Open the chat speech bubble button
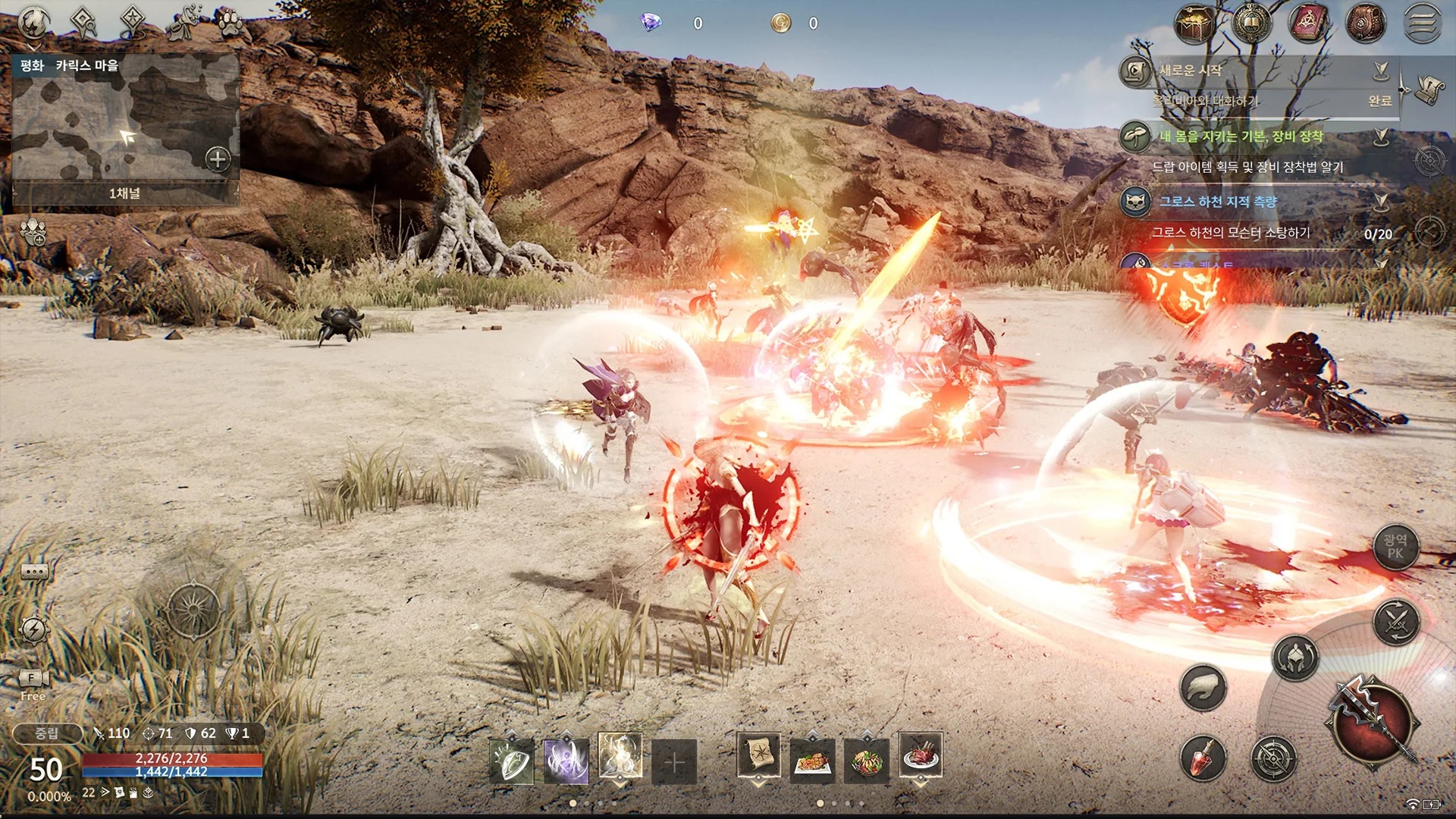Image resolution: width=1456 pixels, height=819 pixels. click(x=34, y=572)
